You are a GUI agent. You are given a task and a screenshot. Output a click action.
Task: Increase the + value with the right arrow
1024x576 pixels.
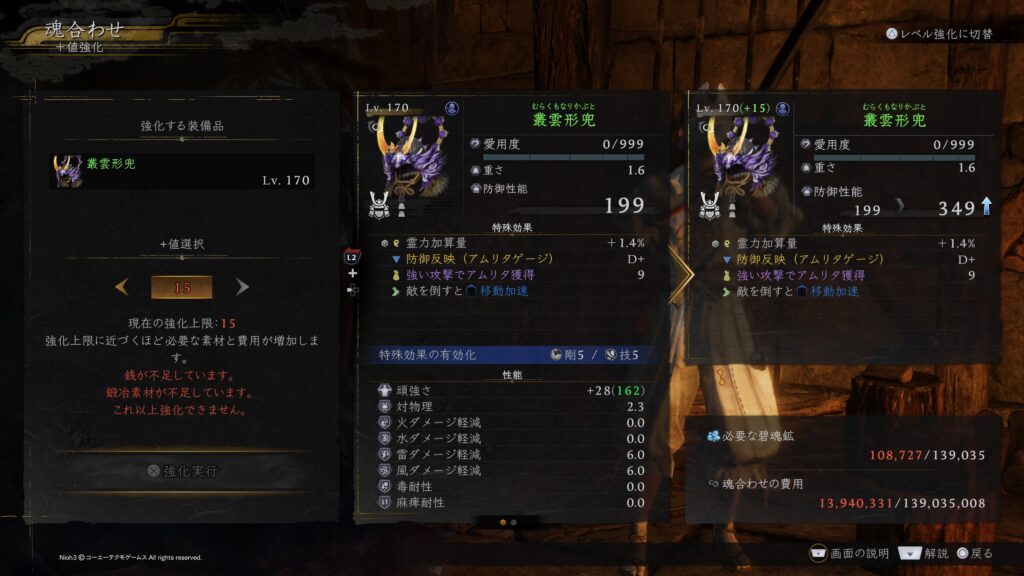(x=242, y=287)
